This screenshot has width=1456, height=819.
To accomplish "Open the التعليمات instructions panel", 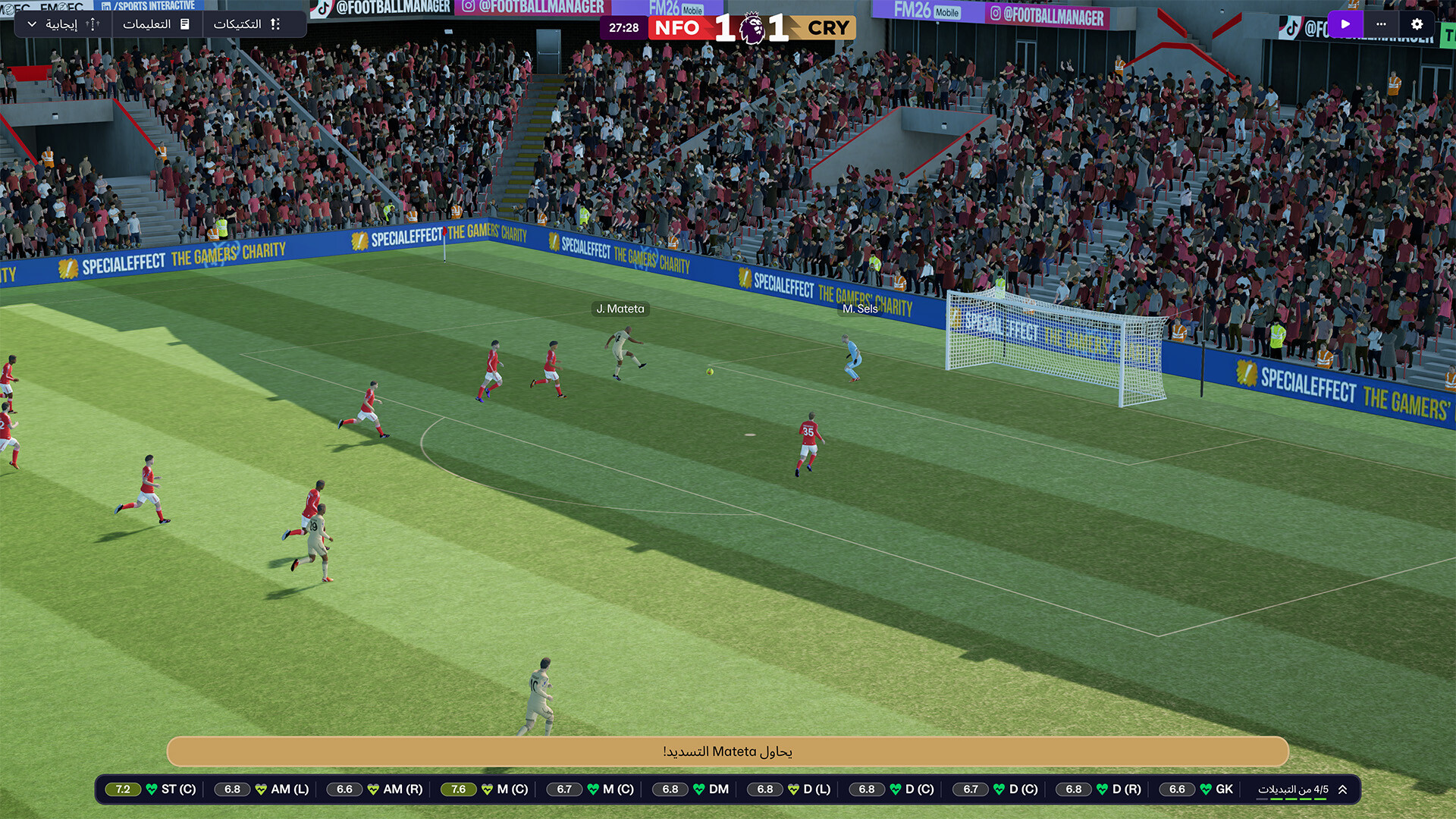I will coord(156,24).
